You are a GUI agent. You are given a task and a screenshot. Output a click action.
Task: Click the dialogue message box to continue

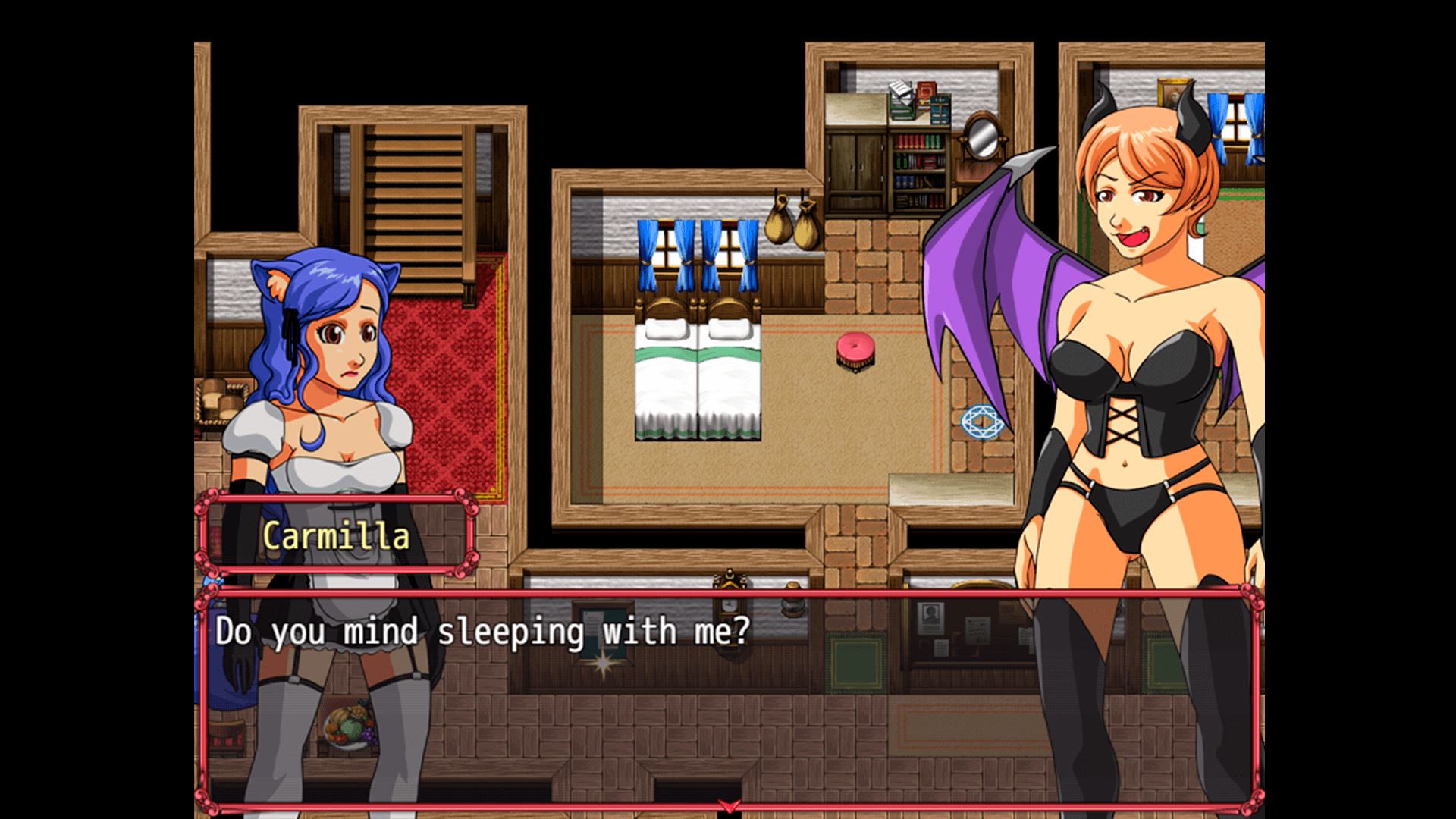click(728, 698)
